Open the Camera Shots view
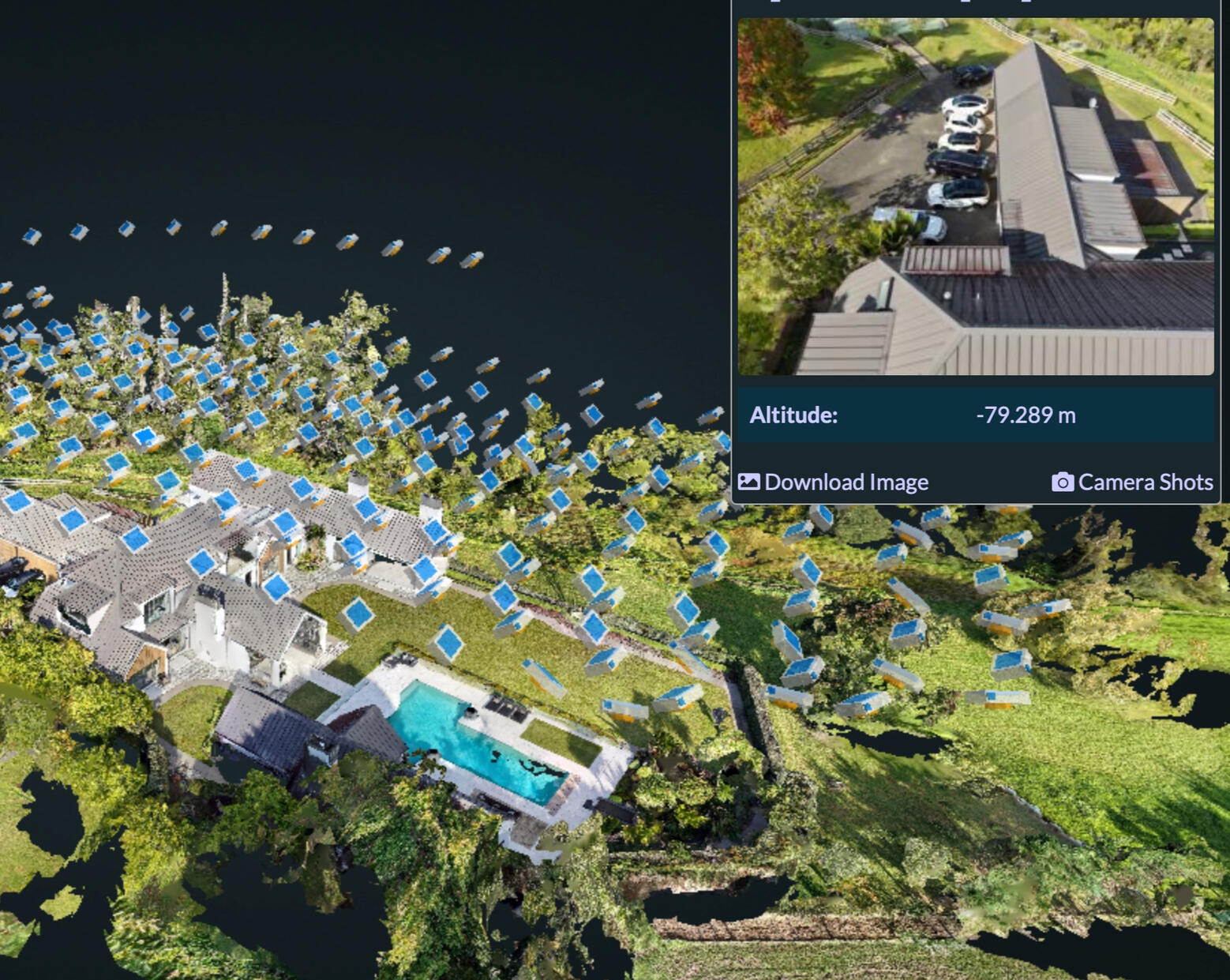The image size is (1230, 980). point(1146,481)
